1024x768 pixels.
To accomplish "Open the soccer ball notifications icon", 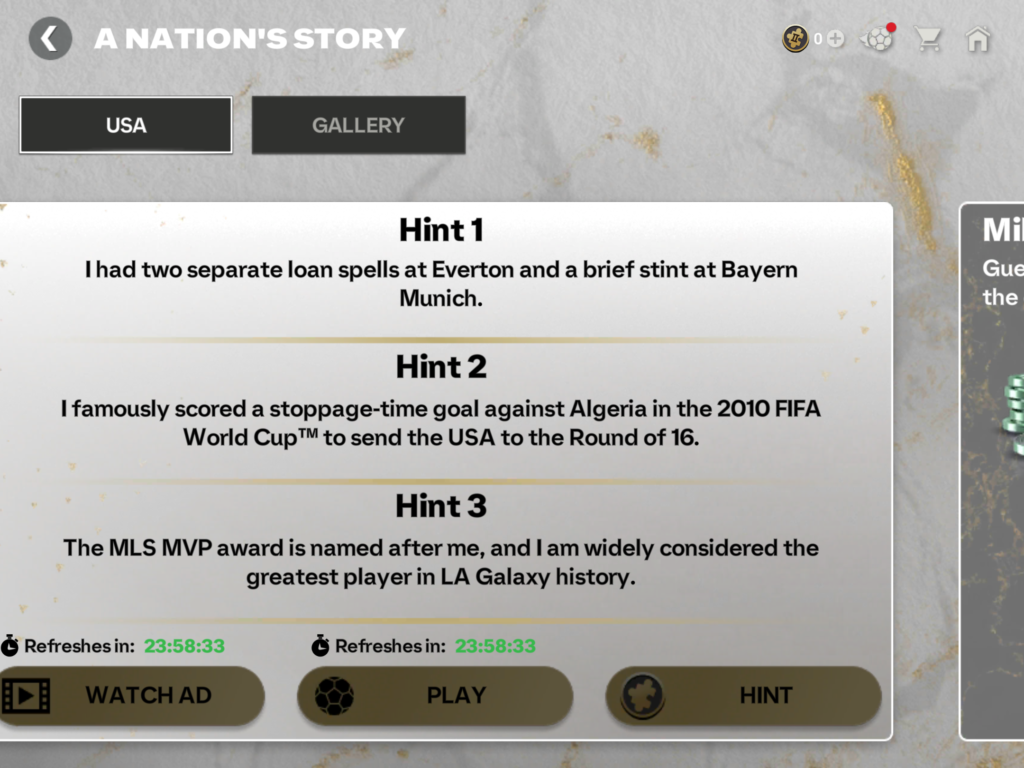I will tap(878, 39).
